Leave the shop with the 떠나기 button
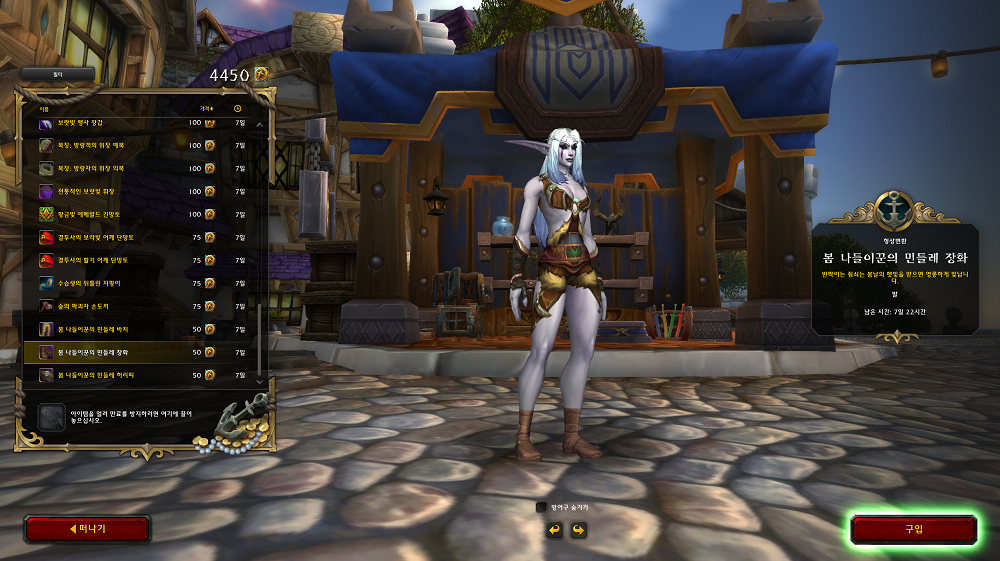Viewport: 1000px width, 561px height. tap(87, 529)
